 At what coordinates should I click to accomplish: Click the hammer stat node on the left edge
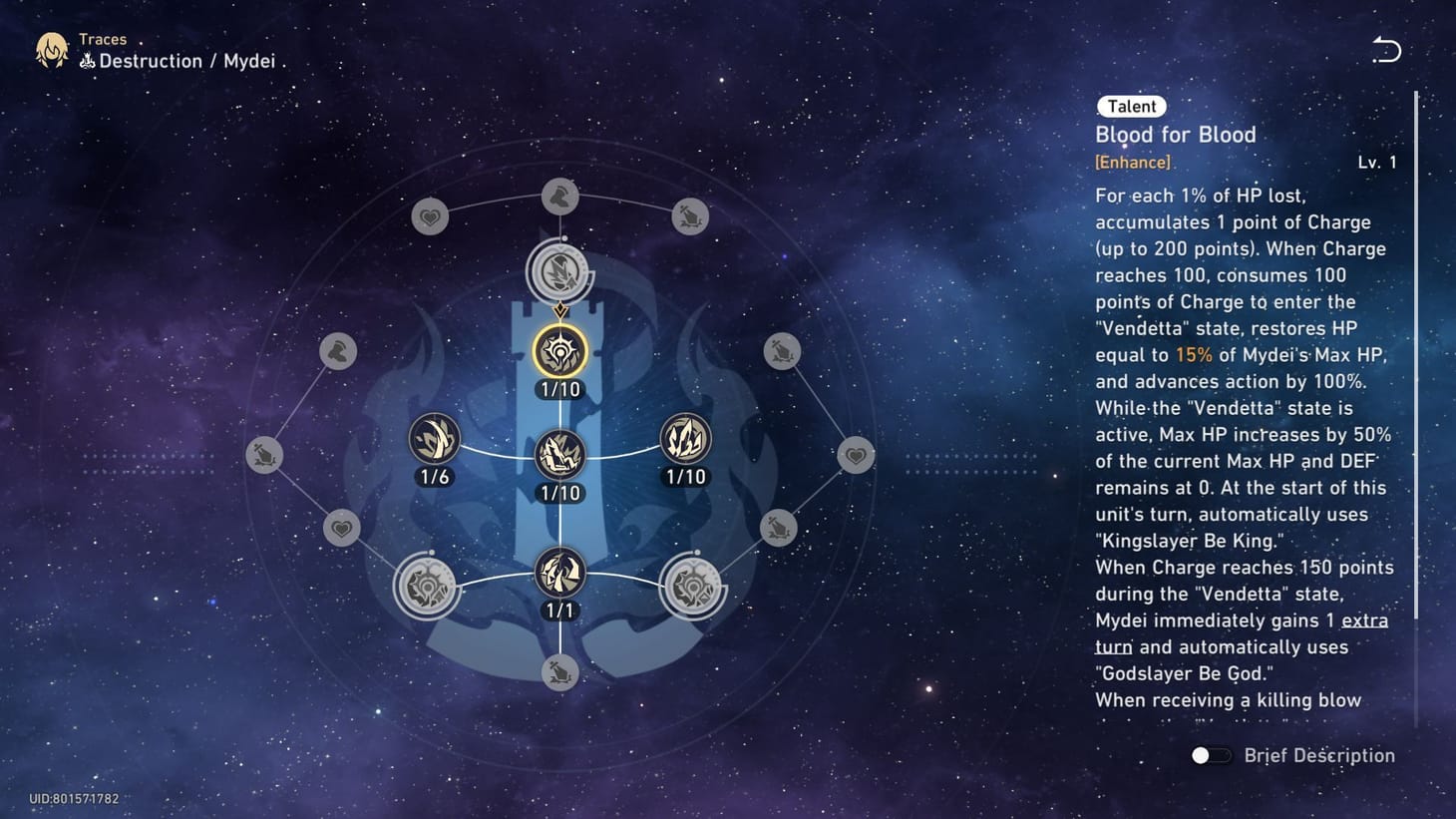[338, 351]
